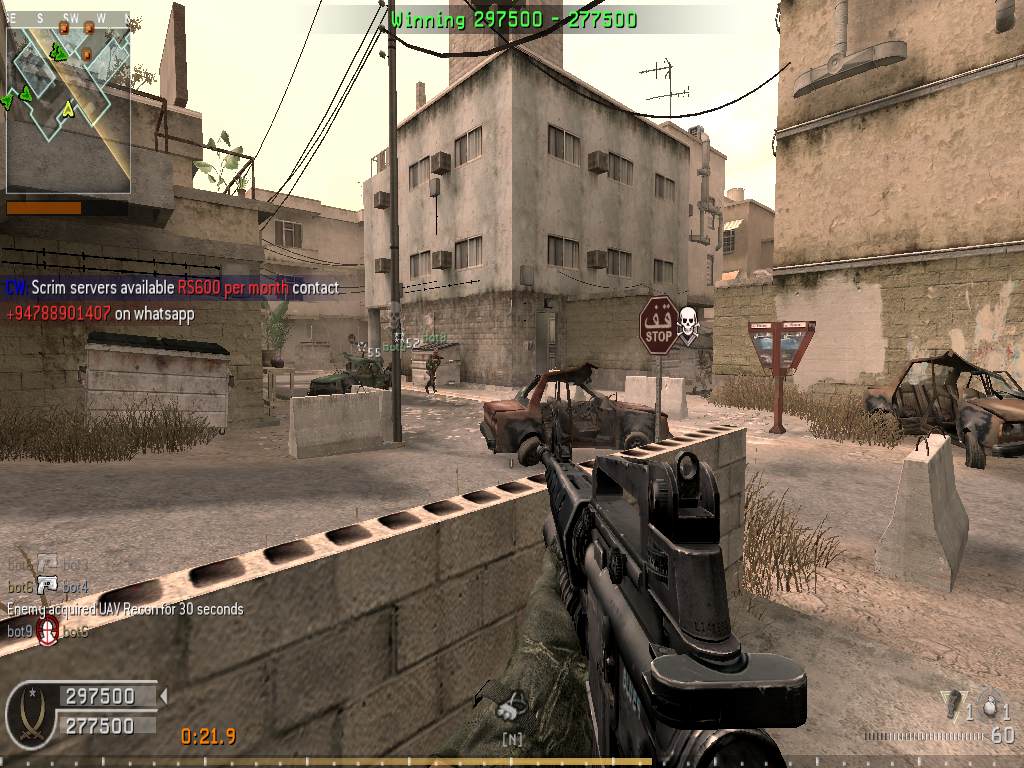Click the special grenade icon

(x=952, y=705)
